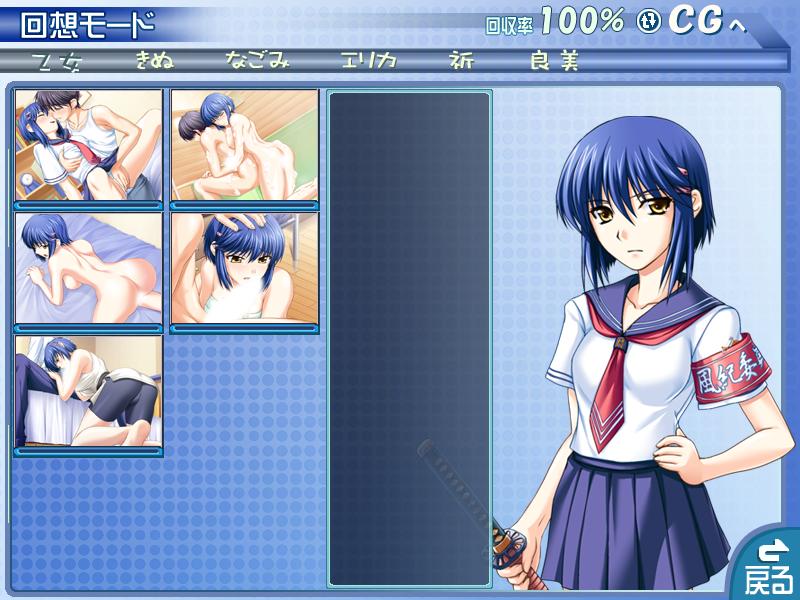The image size is (800, 600).
Task: Switch to the 良美 character tab
Action: [x=555, y=61]
